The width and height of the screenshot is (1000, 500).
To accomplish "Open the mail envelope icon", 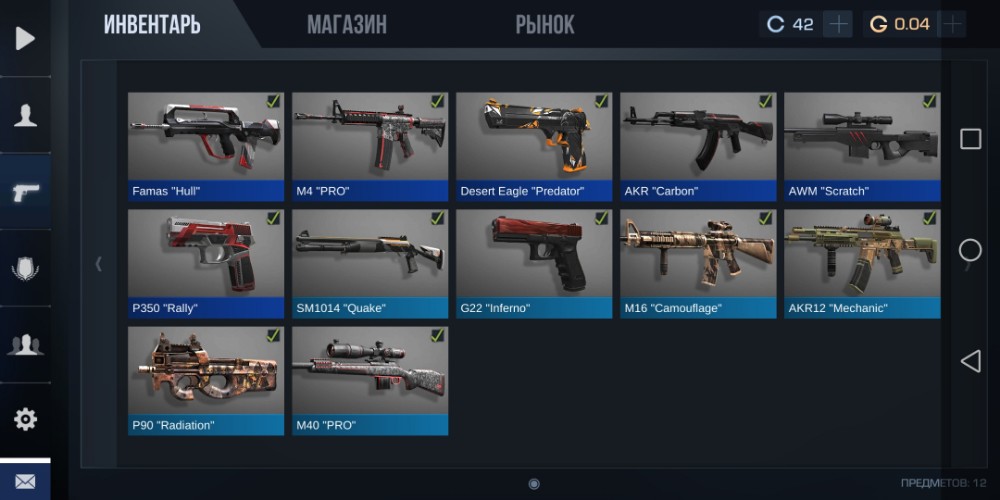I will [x=25, y=482].
